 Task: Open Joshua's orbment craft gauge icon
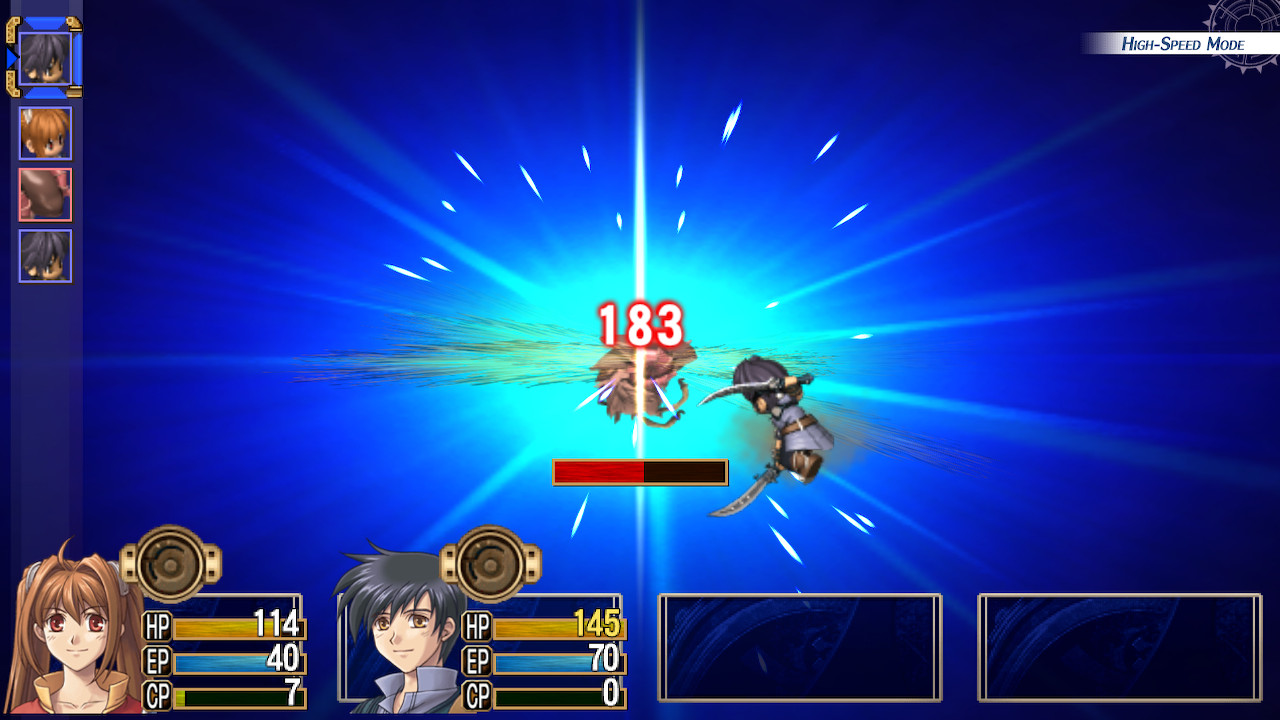pos(490,562)
